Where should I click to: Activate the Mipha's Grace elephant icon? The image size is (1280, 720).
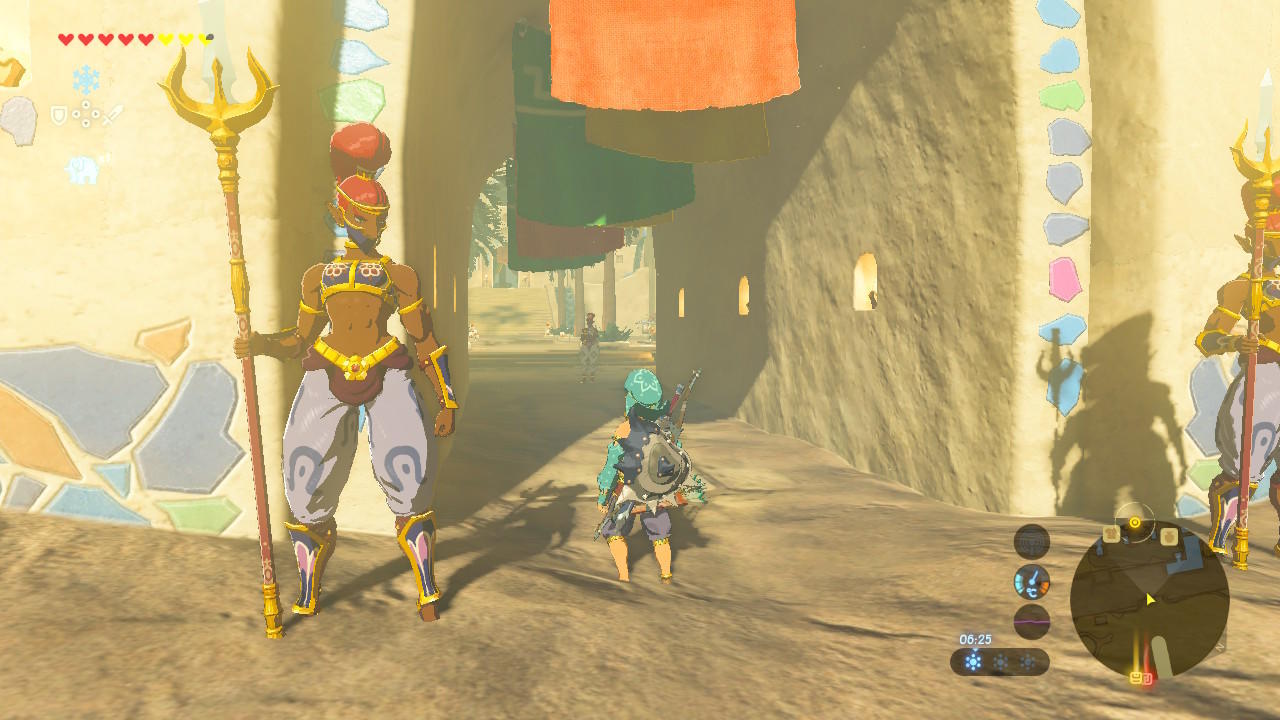(82, 168)
